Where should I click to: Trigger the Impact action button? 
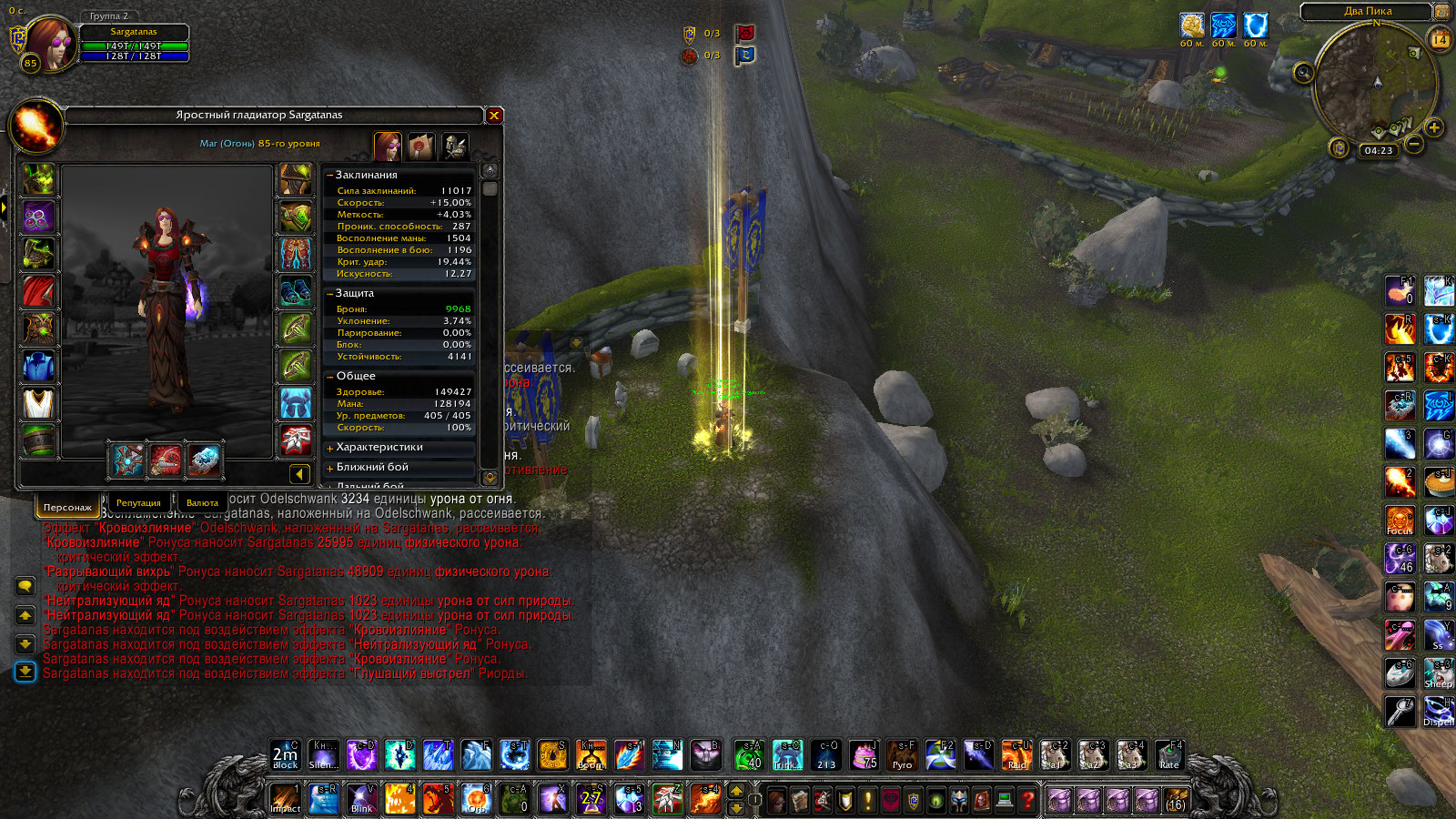coord(285,798)
